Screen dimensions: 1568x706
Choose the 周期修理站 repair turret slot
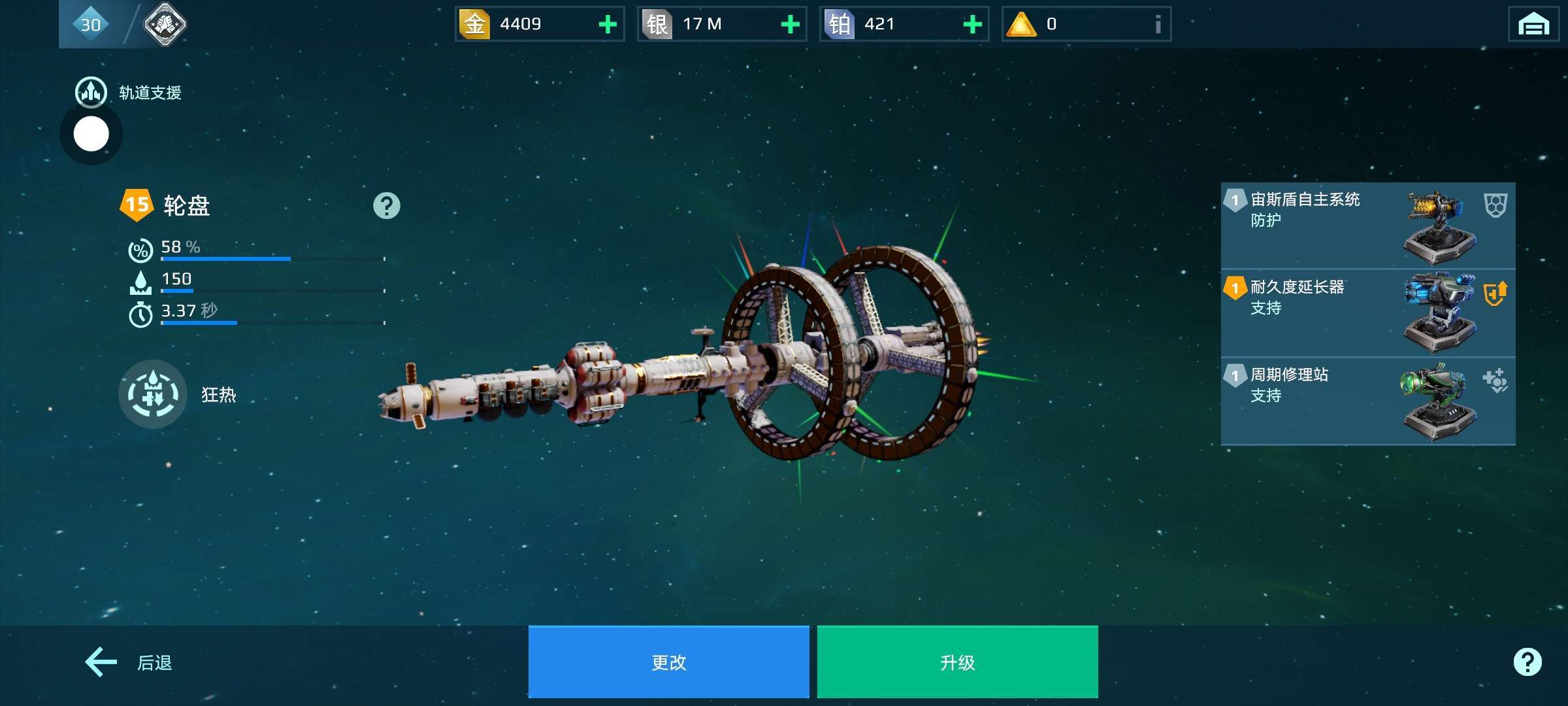click(x=1367, y=401)
